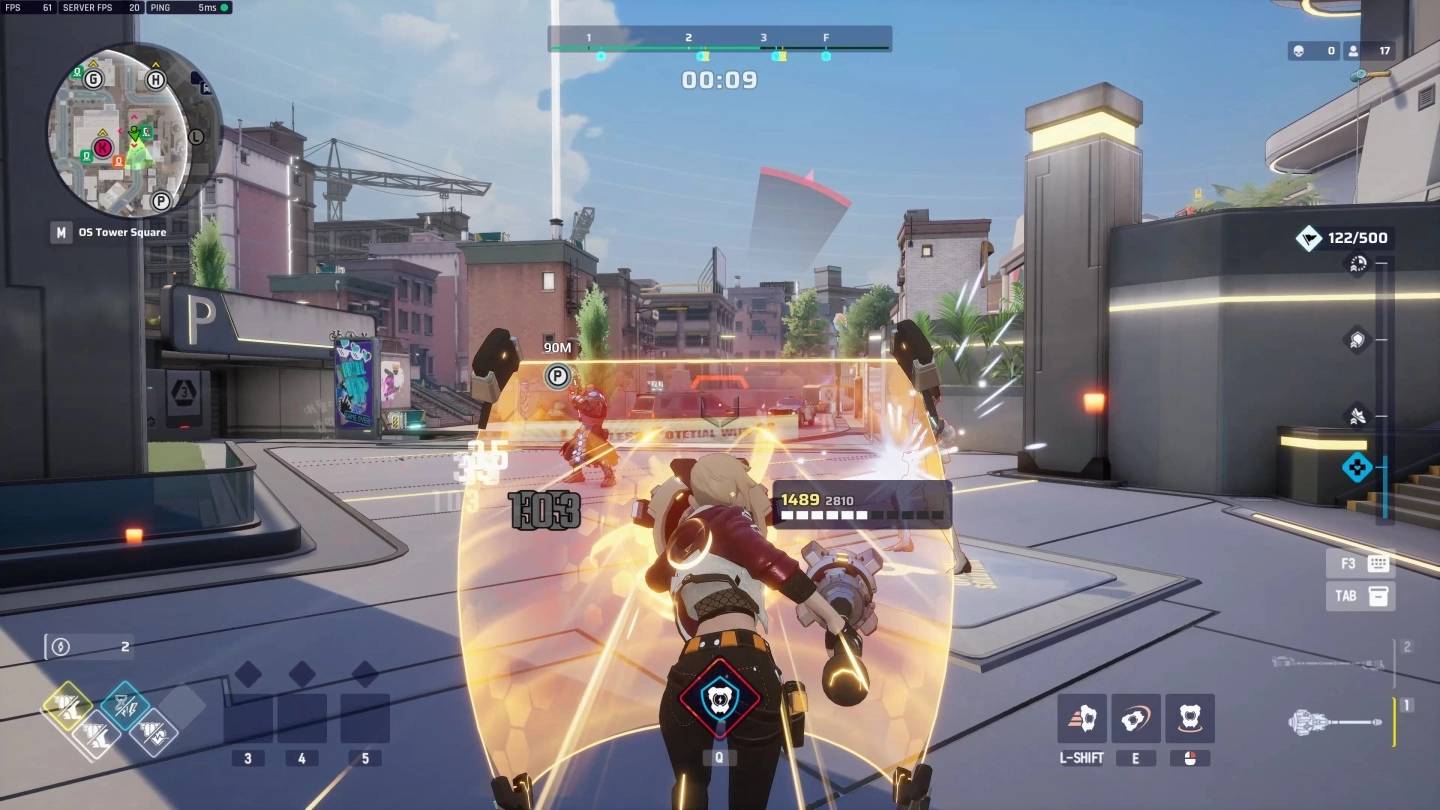Activate the dash ability above L-SHIFT
Image resolution: width=1440 pixels, height=810 pixels.
point(1082,719)
